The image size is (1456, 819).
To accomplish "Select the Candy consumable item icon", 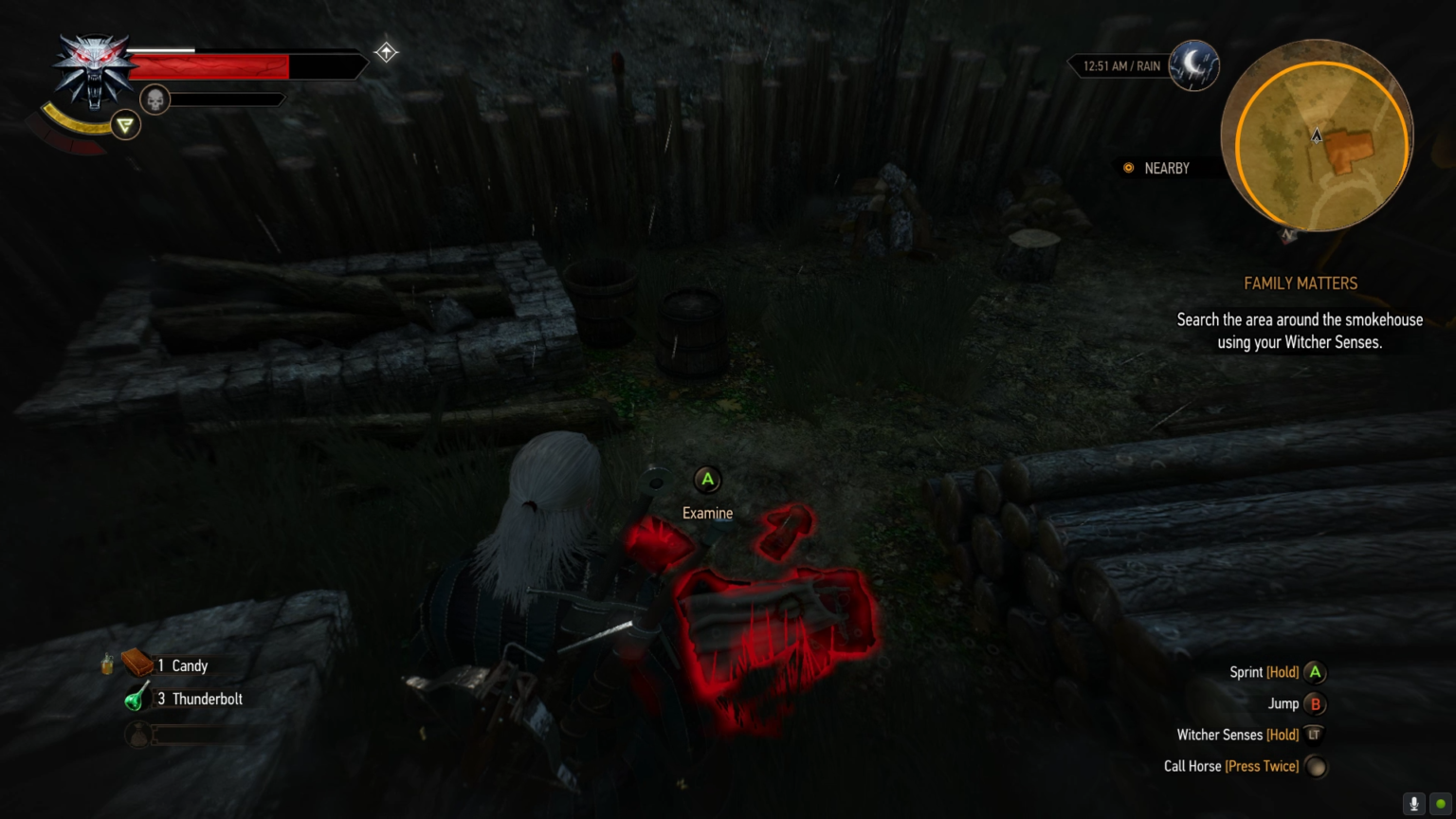I will (135, 664).
